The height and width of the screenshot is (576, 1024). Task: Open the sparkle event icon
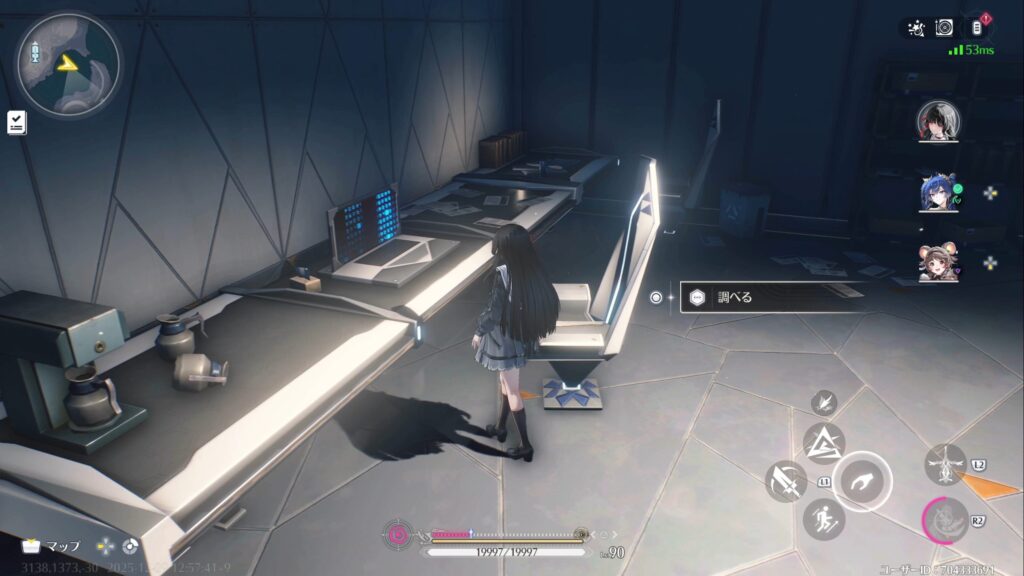pyautogui.click(x=913, y=28)
